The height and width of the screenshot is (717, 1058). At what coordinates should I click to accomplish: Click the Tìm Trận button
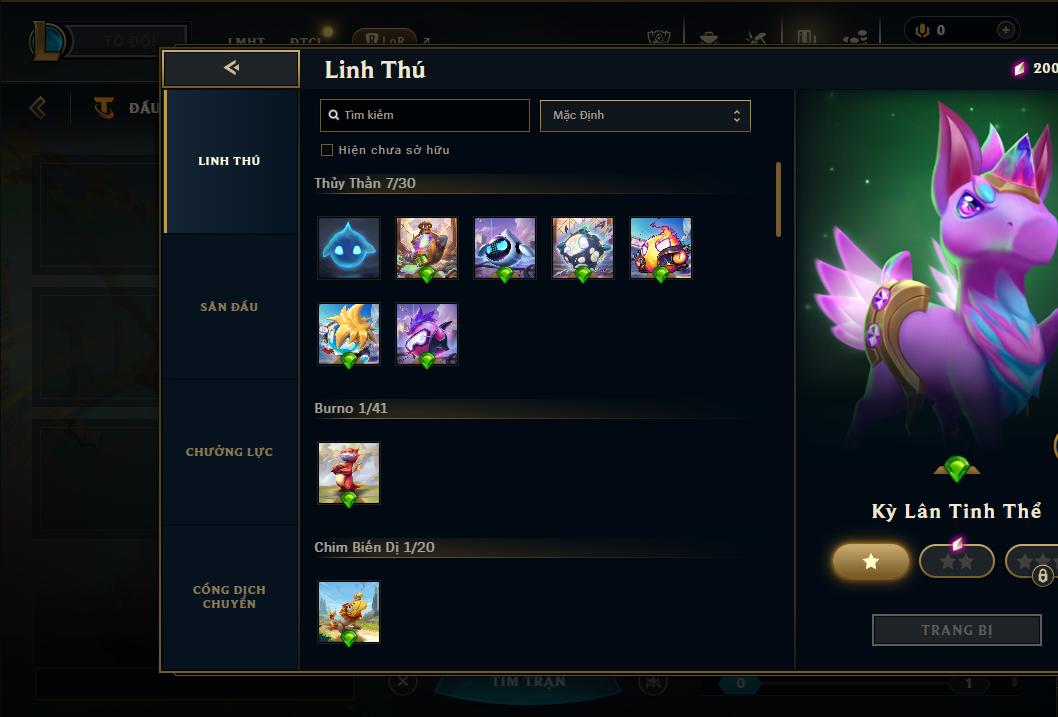[x=528, y=682]
